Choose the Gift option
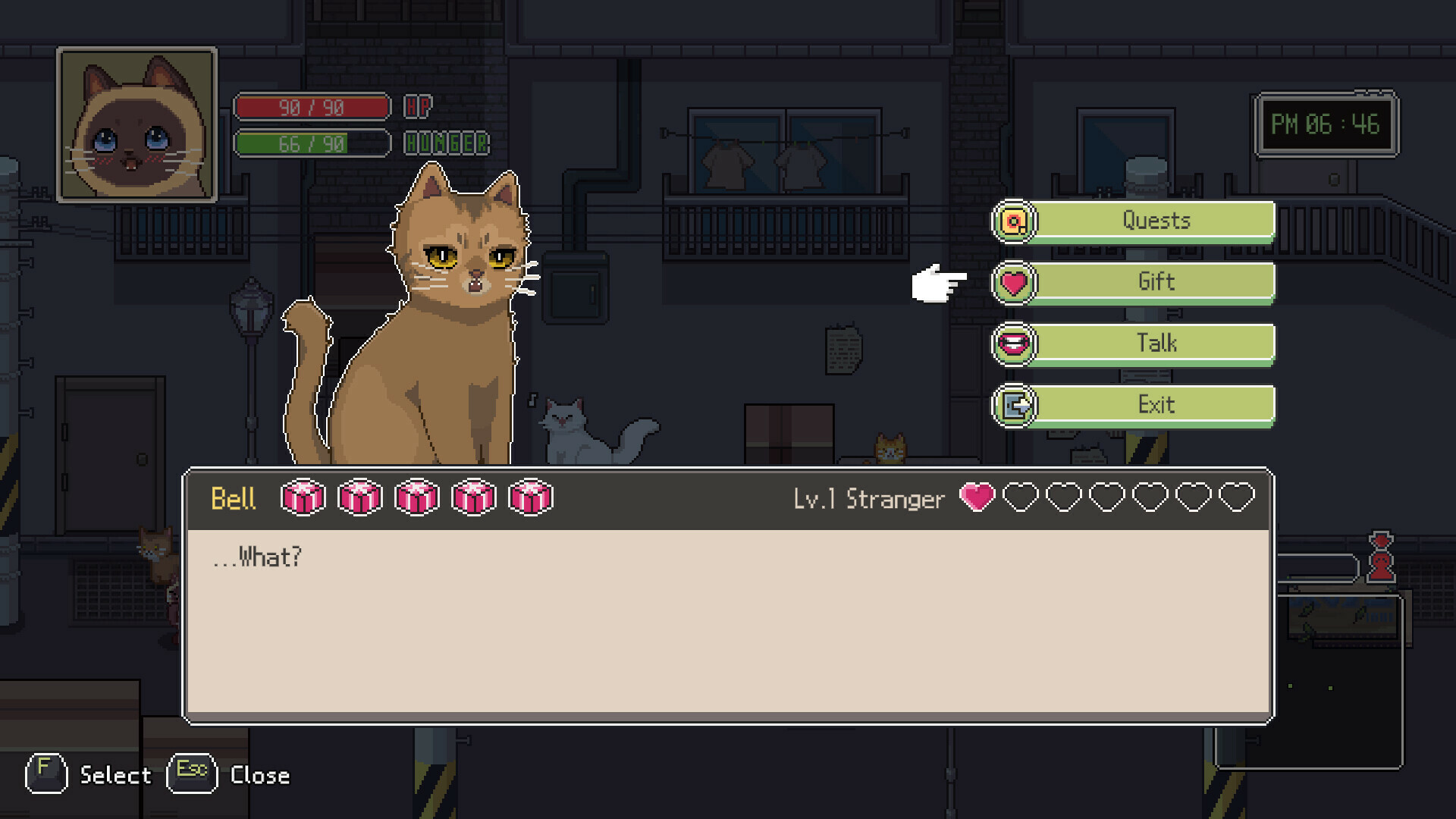This screenshot has width=1456, height=819. pyautogui.click(x=1156, y=282)
